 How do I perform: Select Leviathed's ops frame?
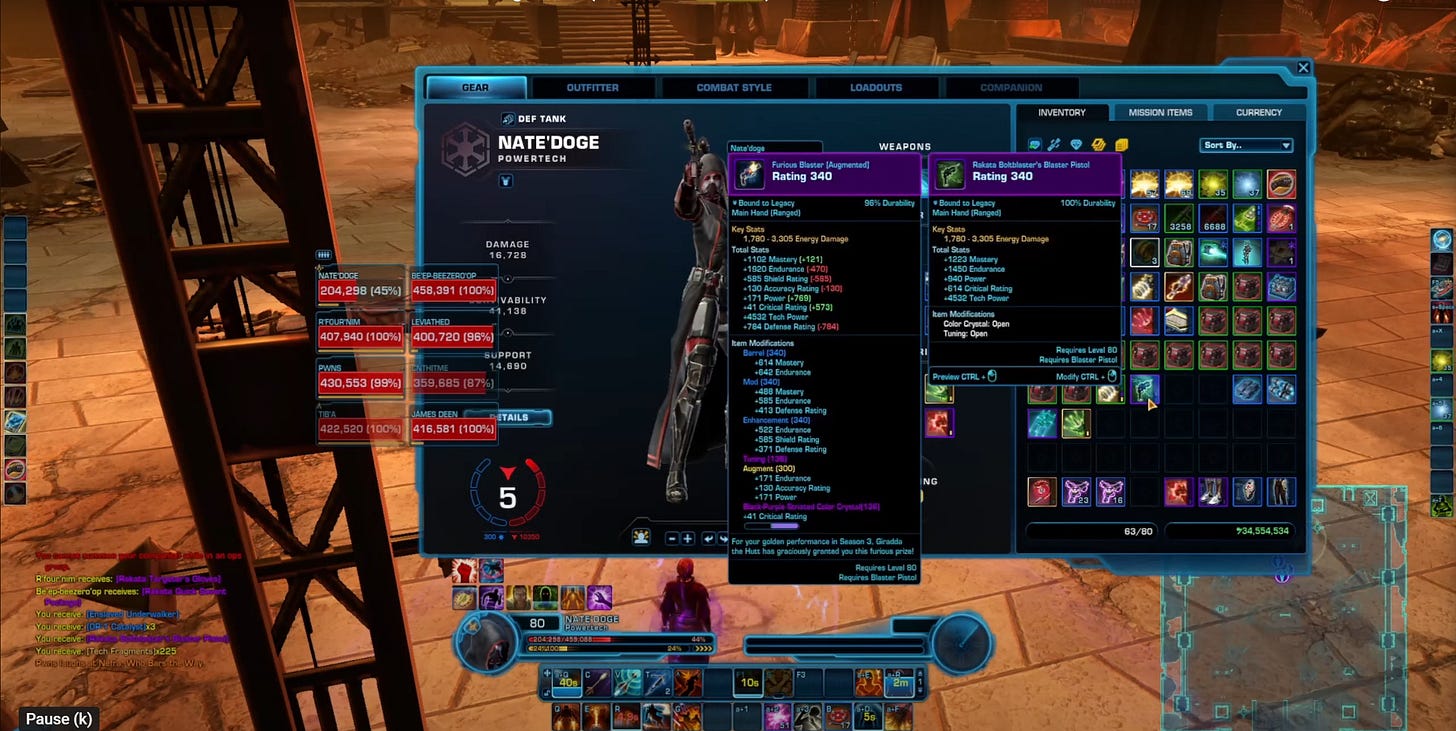tap(453, 335)
